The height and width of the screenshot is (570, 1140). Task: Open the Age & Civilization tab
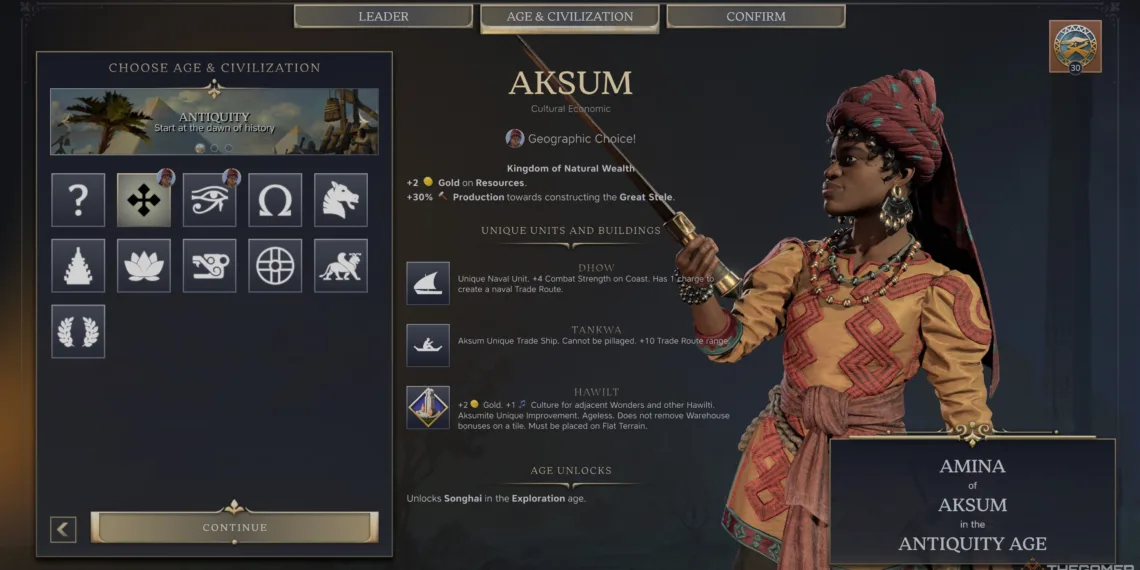tap(569, 17)
